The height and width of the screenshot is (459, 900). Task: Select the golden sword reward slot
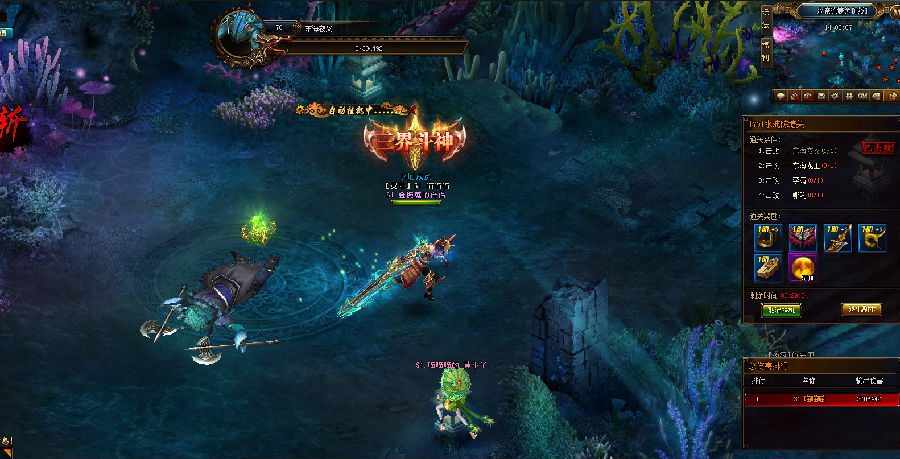(837, 237)
